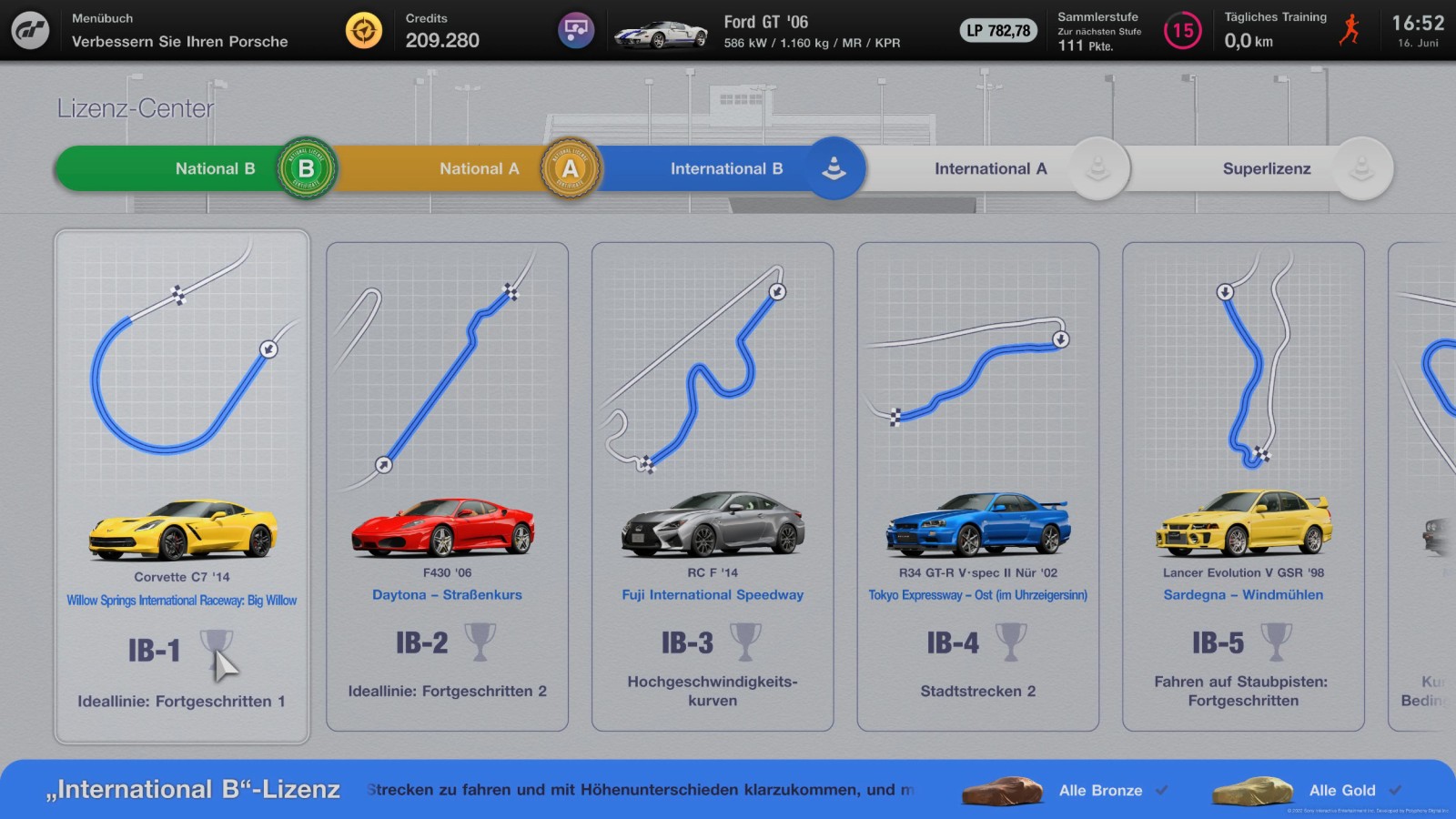Click the purple car-and-screen icon
Image resolution: width=1456 pixels, height=819 pixels.
point(576,30)
